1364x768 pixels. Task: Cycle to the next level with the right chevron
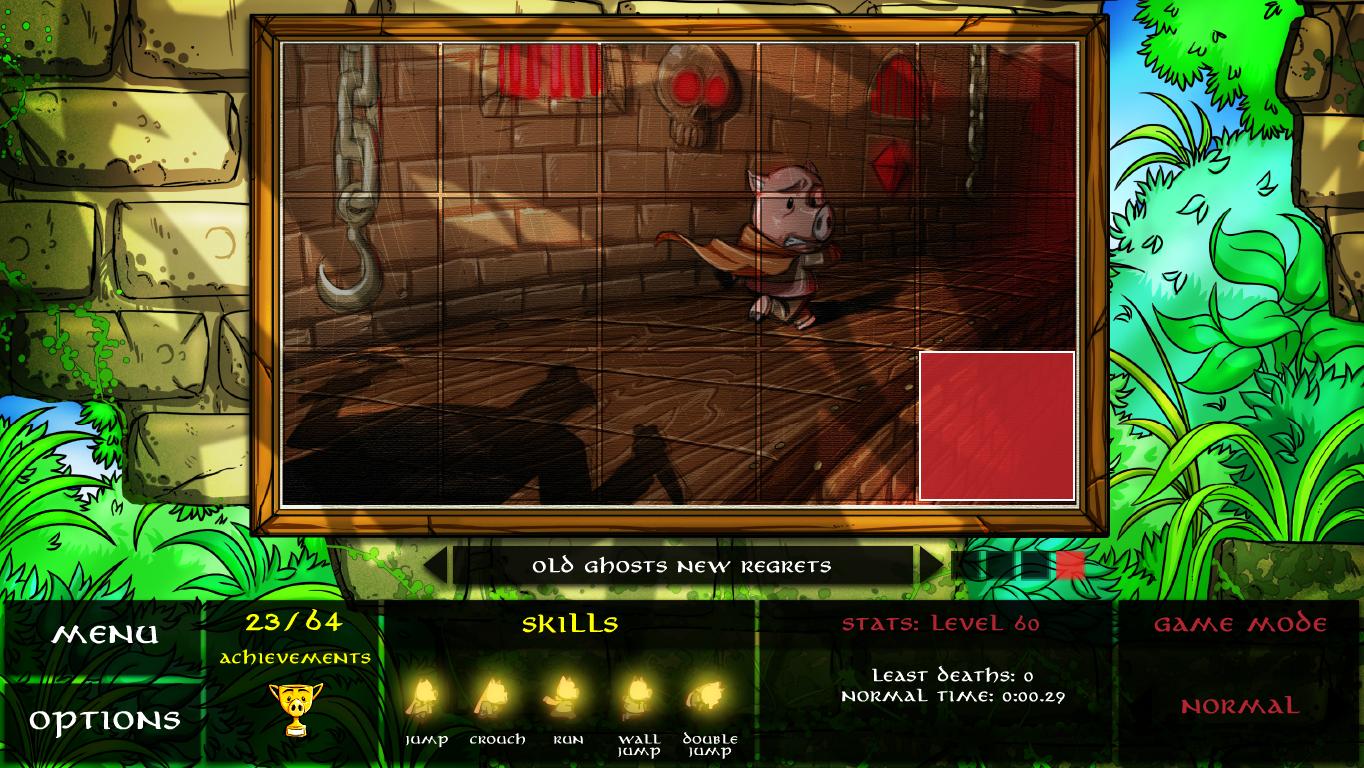(x=928, y=565)
